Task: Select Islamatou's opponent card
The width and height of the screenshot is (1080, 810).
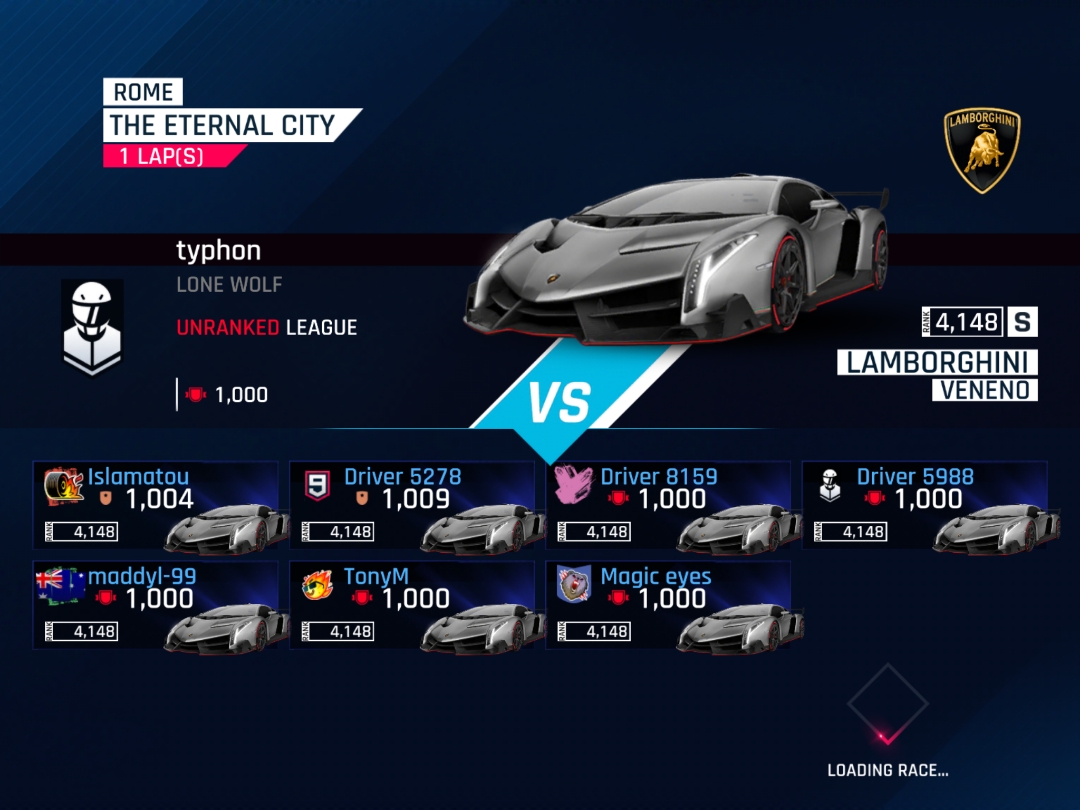Action: click(x=155, y=505)
